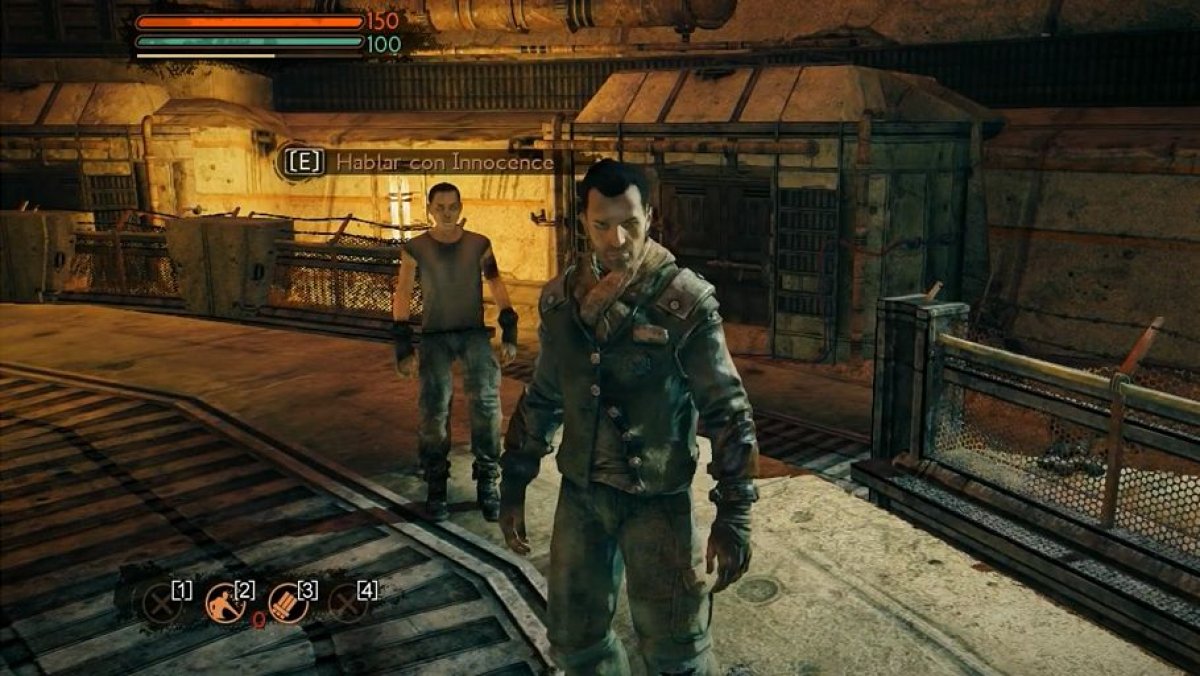
Task: Use the dynamite bundle in slot 3
Action: pyautogui.click(x=287, y=603)
